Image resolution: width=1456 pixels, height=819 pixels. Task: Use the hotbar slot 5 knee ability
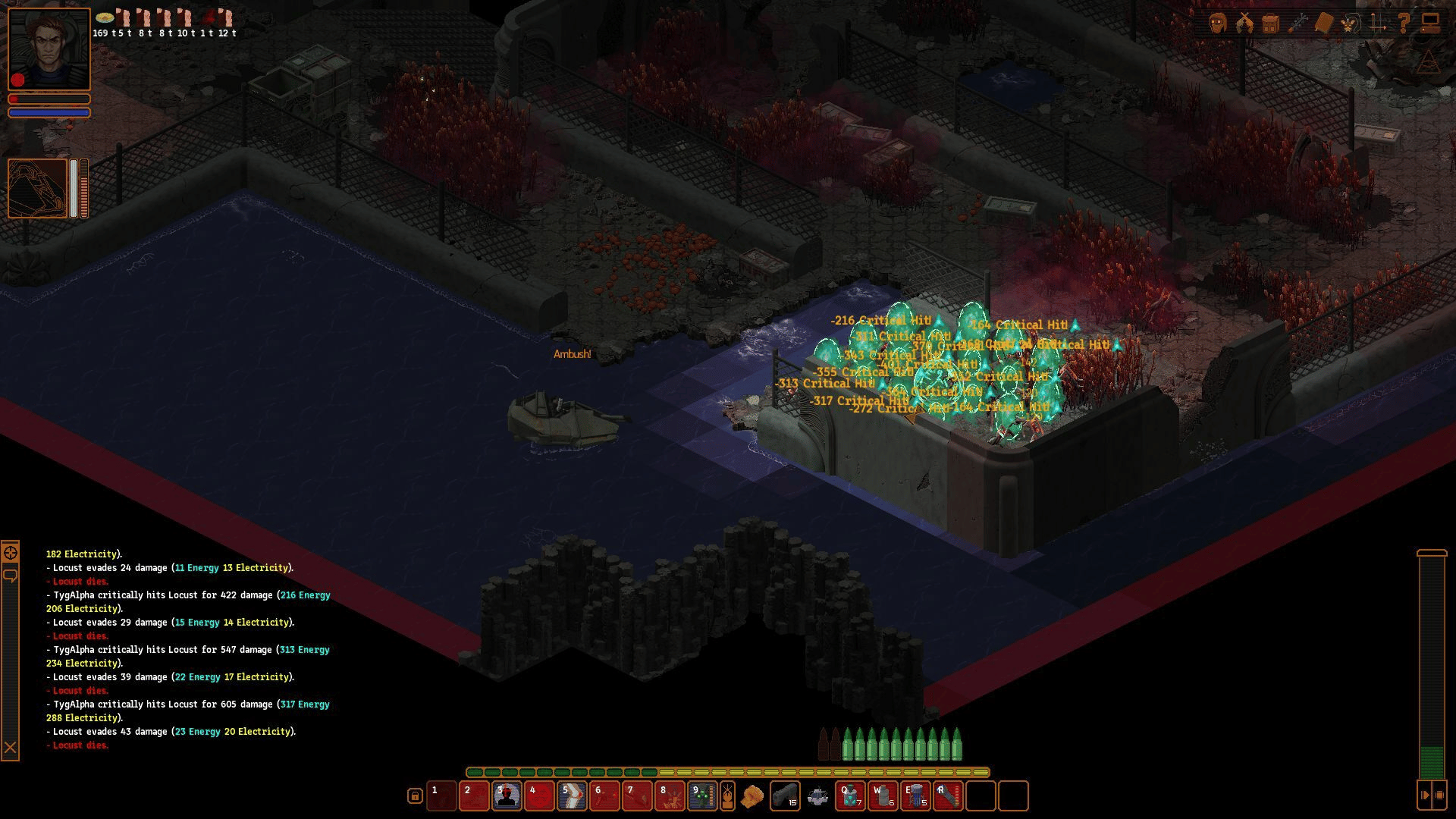pos(572,795)
